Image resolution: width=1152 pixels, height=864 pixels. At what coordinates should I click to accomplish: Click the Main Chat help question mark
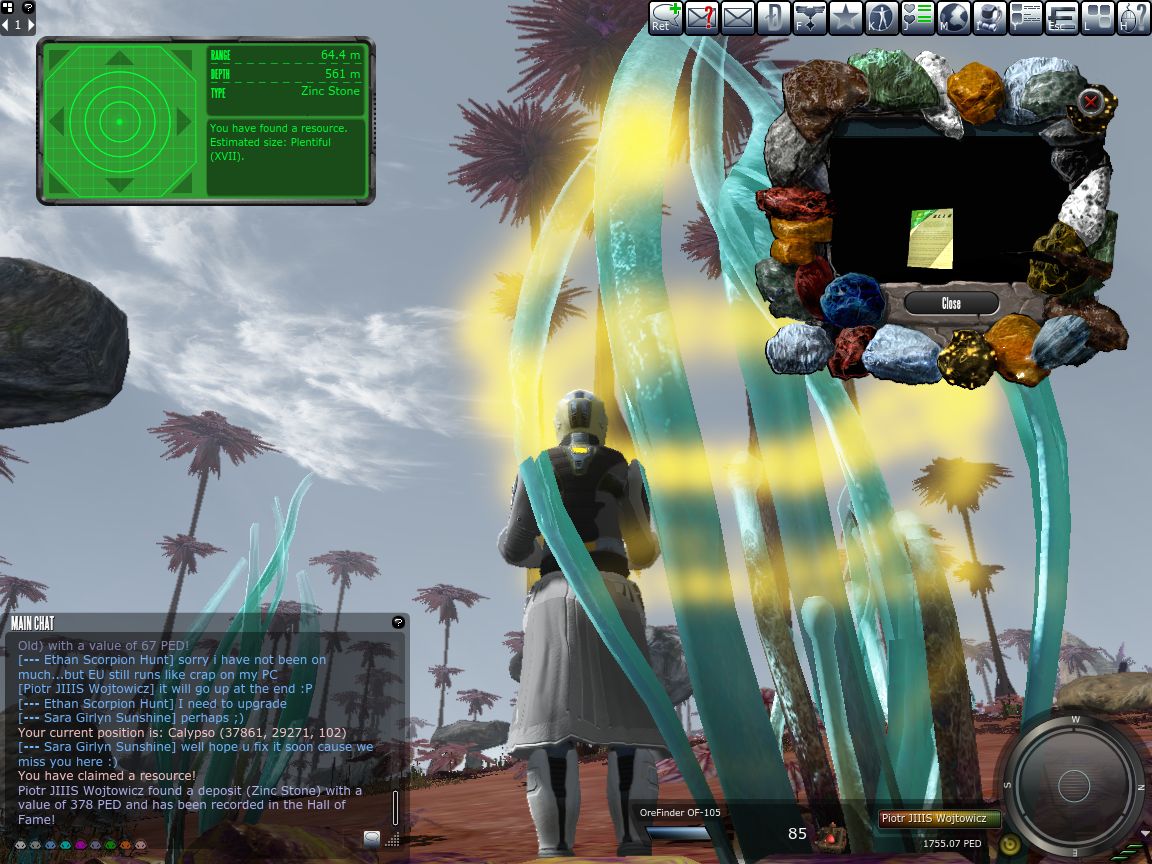tap(398, 622)
